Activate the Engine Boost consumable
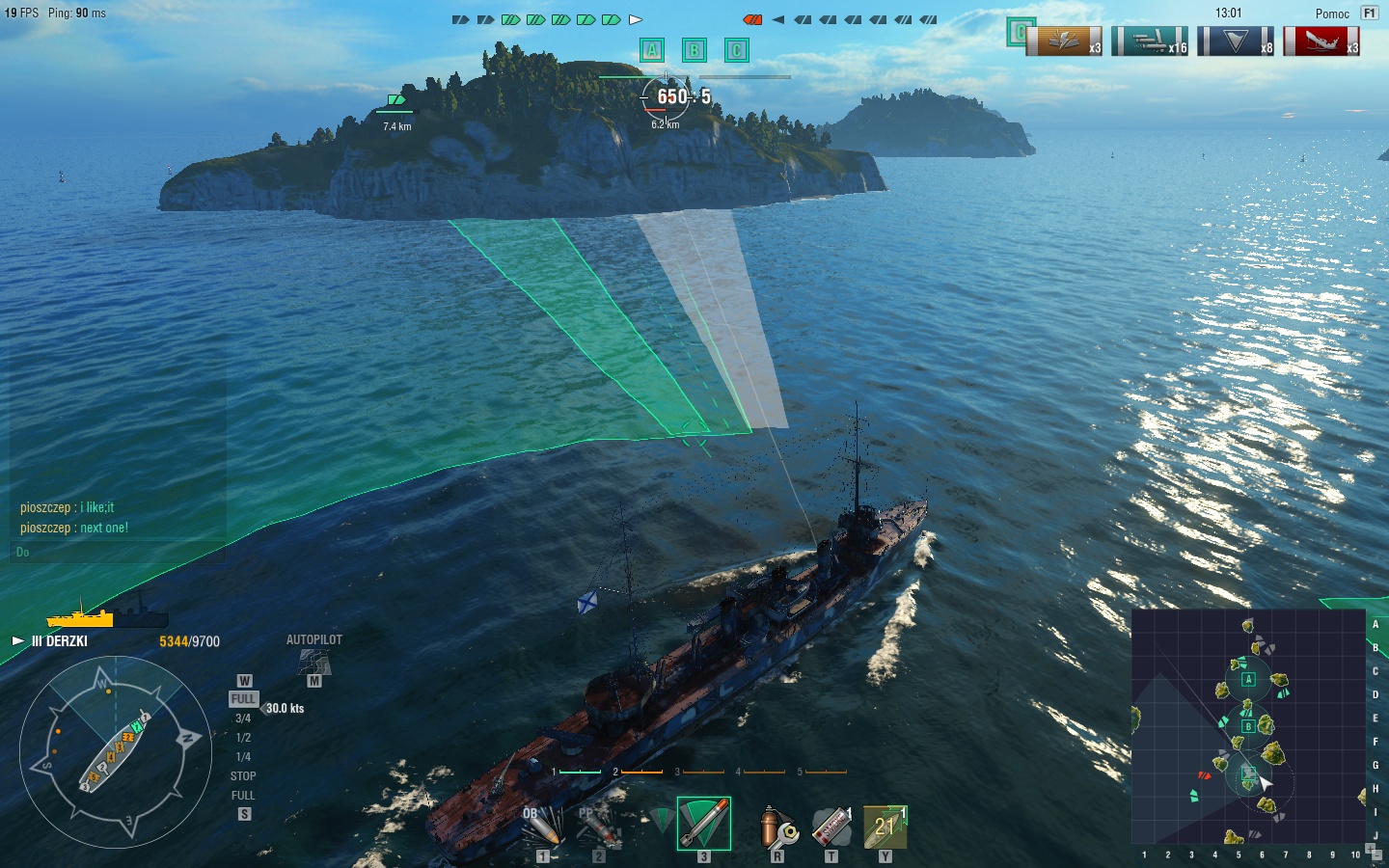Viewport: 1389px width, 868px height. coord(885,827)
